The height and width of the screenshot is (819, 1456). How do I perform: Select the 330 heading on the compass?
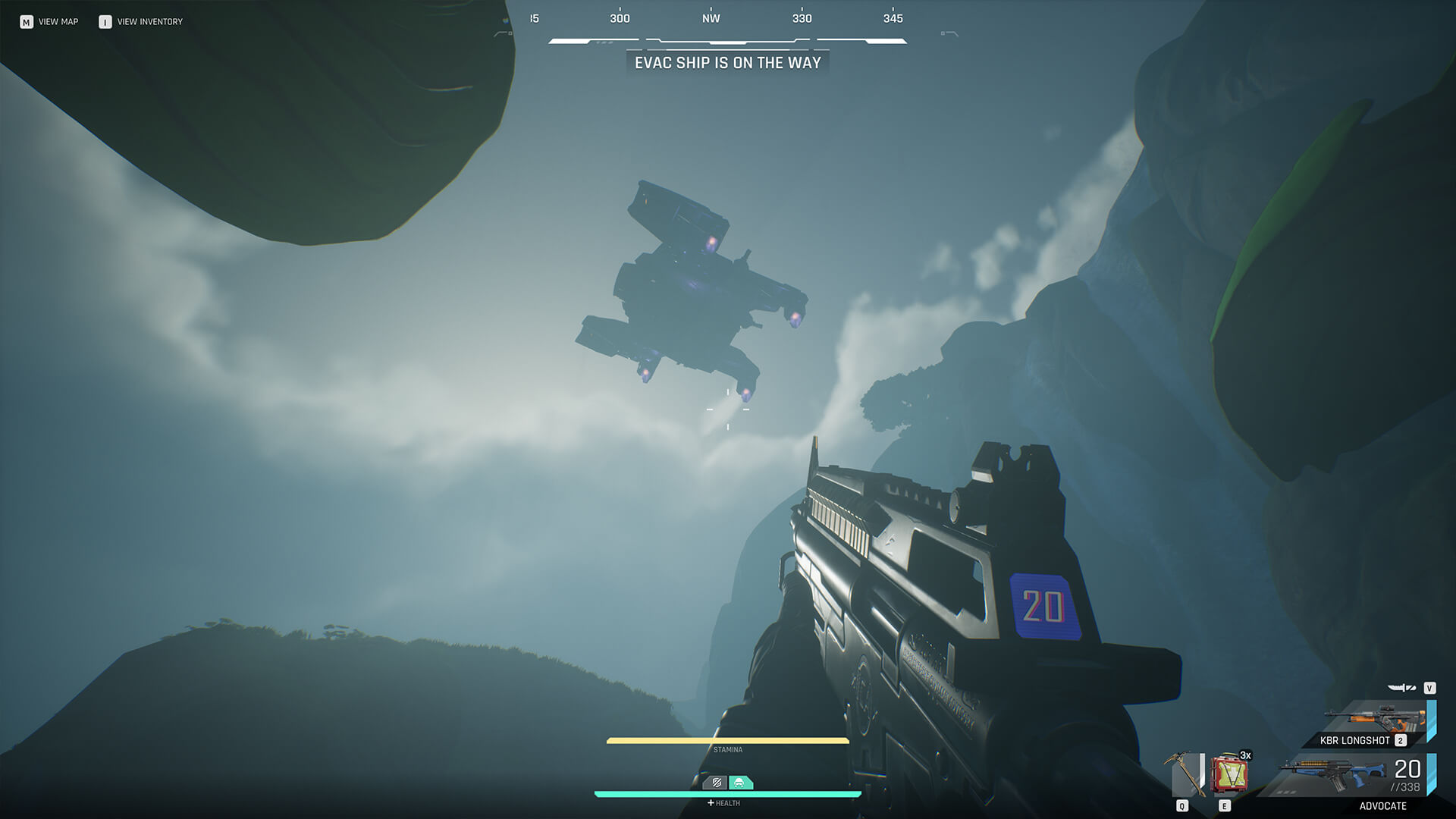[802, 18]
